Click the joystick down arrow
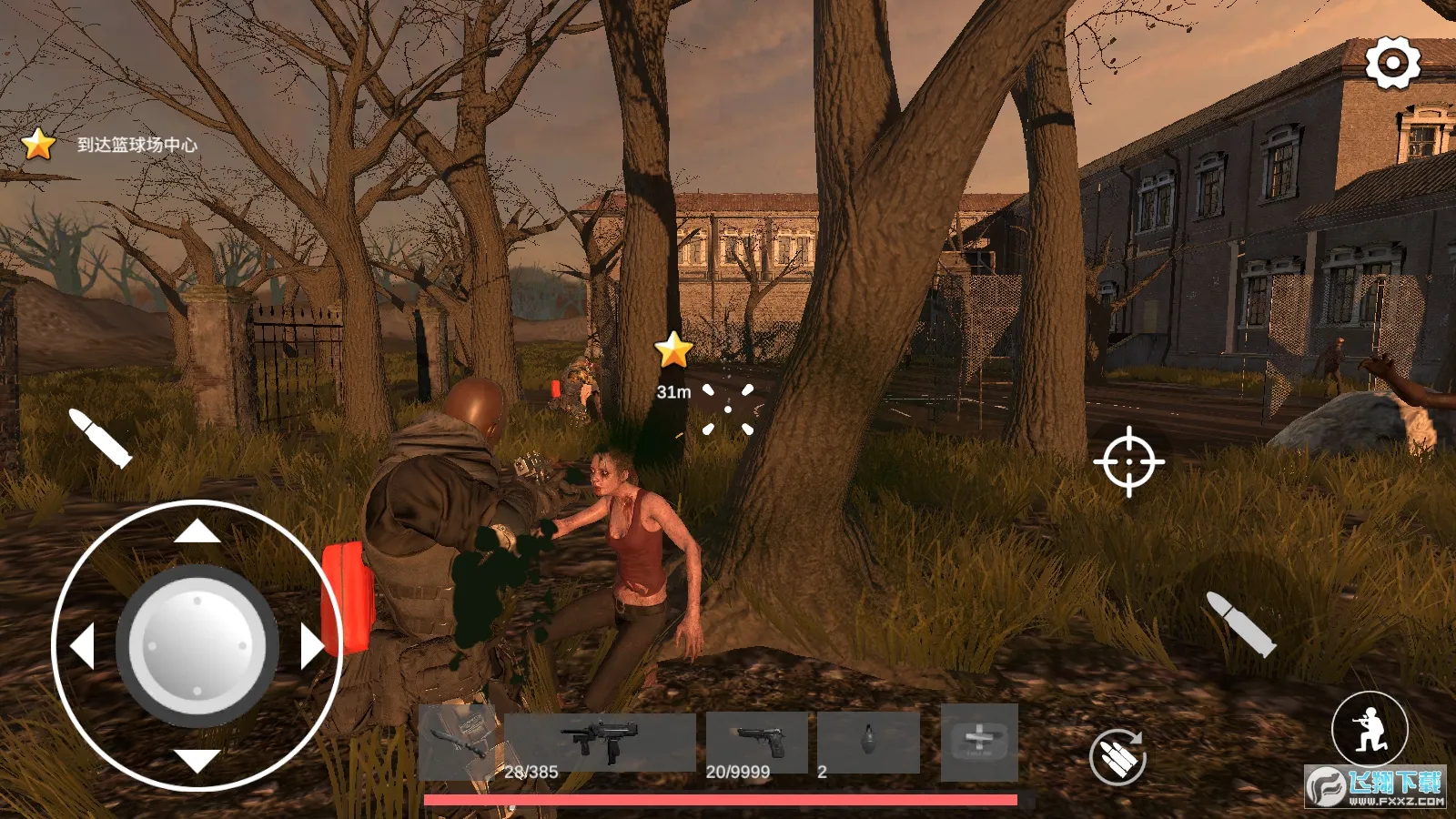Viewport: 1456px width, 819px height. (197, 761)
